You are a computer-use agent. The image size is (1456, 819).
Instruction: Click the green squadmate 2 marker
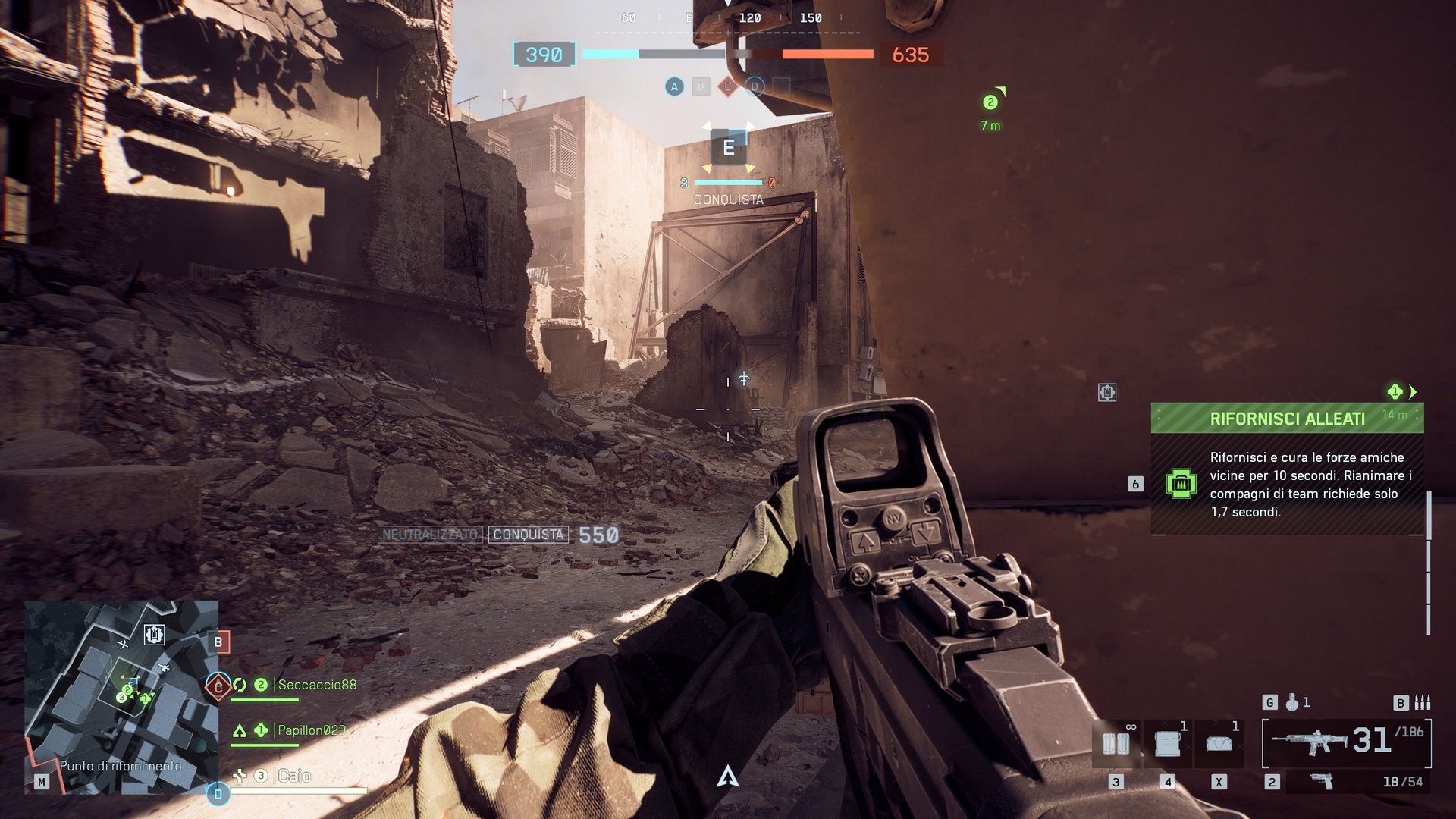990,102
